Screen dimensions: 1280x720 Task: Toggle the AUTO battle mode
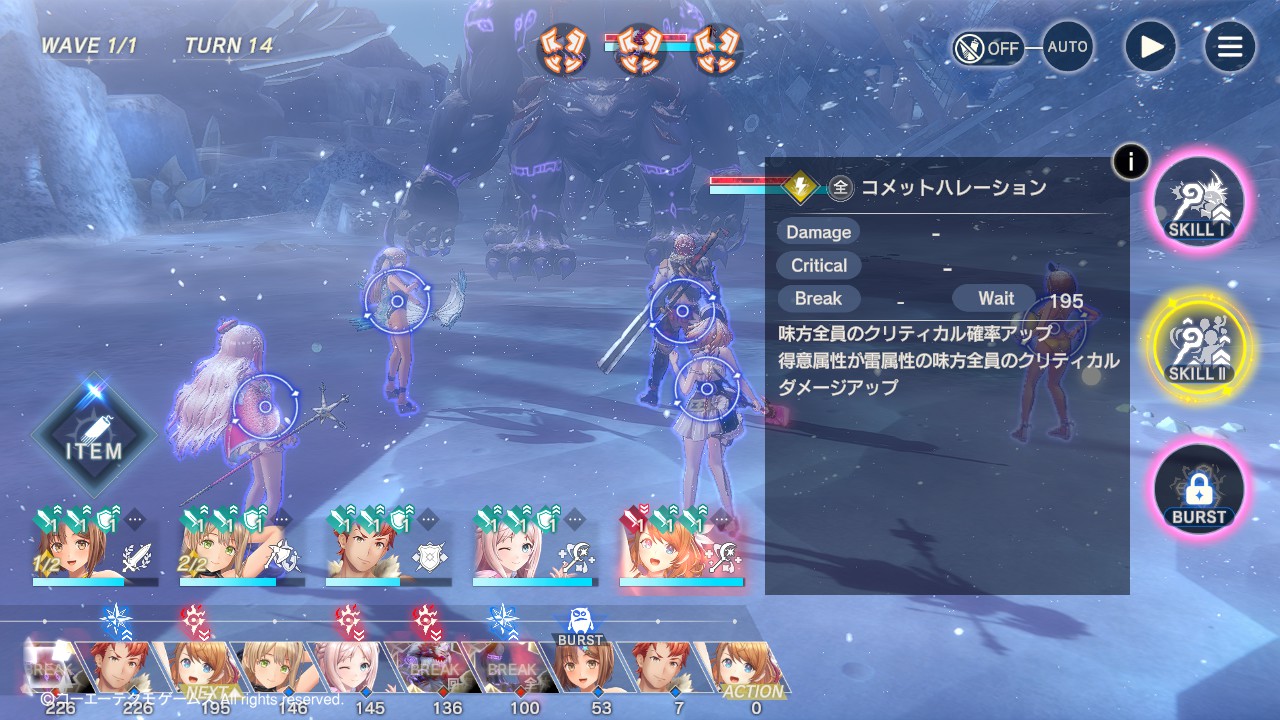tap(1067, 47)
